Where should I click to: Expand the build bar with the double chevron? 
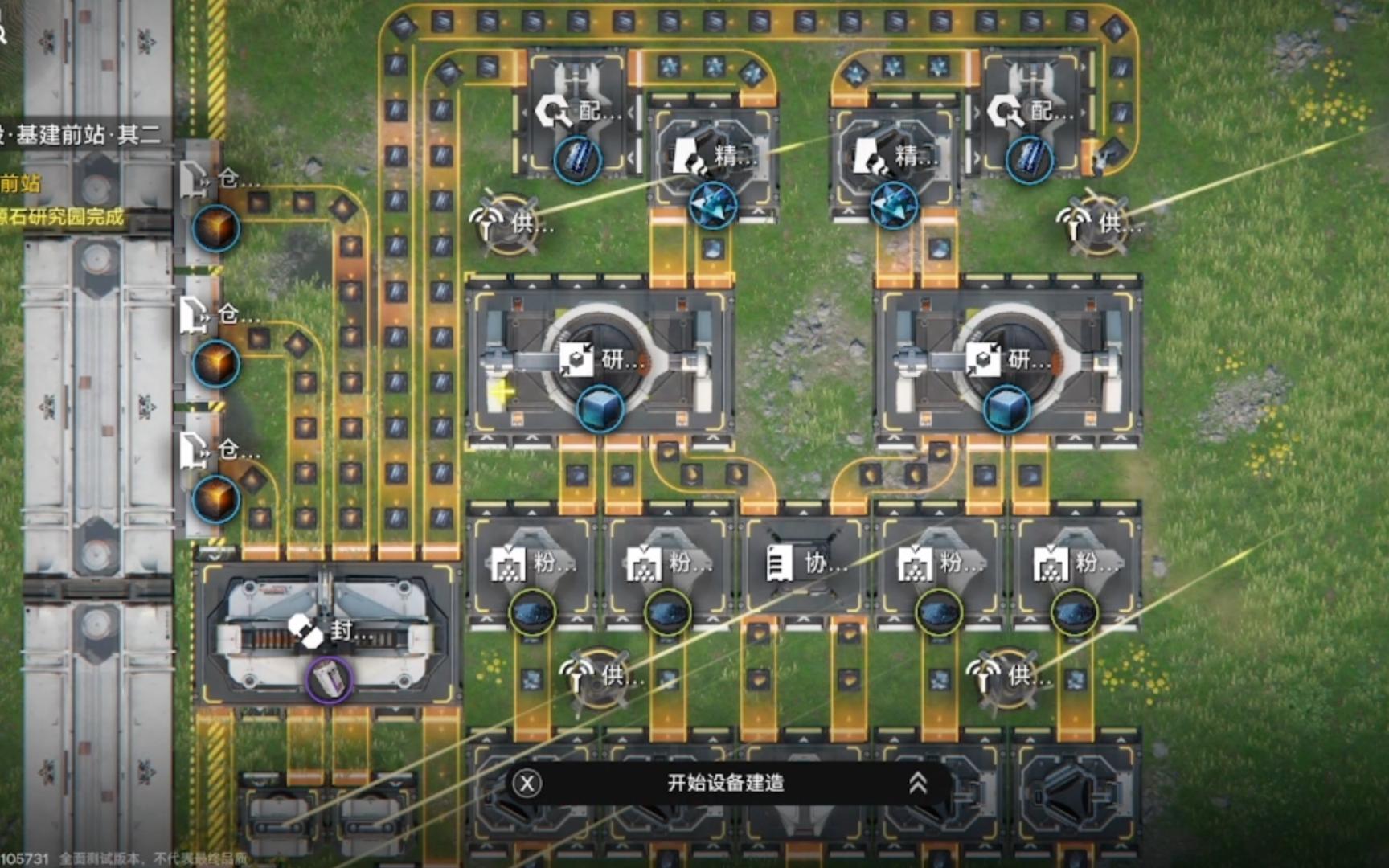pyautogui.click(x=917, y=783)
